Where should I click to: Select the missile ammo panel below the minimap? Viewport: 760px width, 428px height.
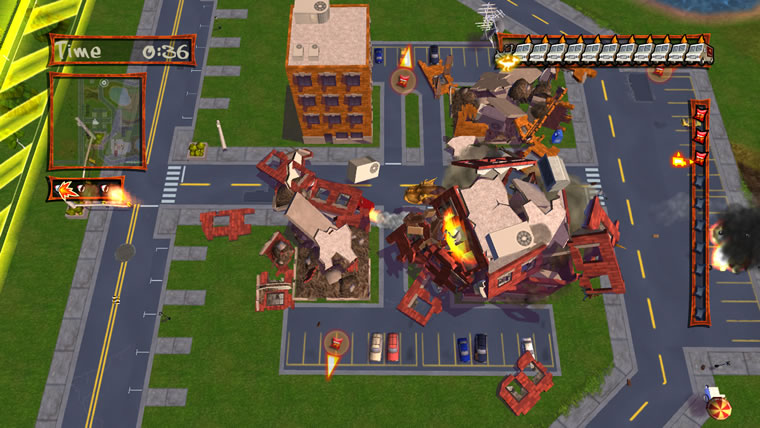click(86, 189)
